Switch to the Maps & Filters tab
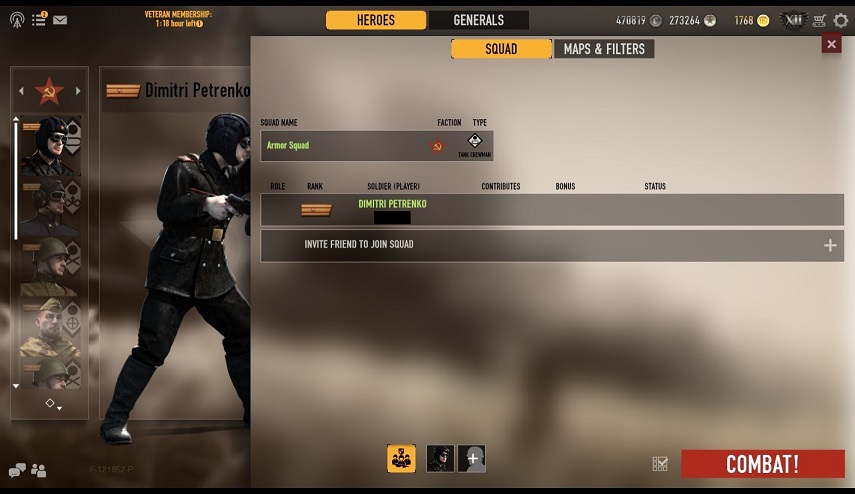Image resolution: width=855 pixels, height=494 pixels. (x=604, y=49)
